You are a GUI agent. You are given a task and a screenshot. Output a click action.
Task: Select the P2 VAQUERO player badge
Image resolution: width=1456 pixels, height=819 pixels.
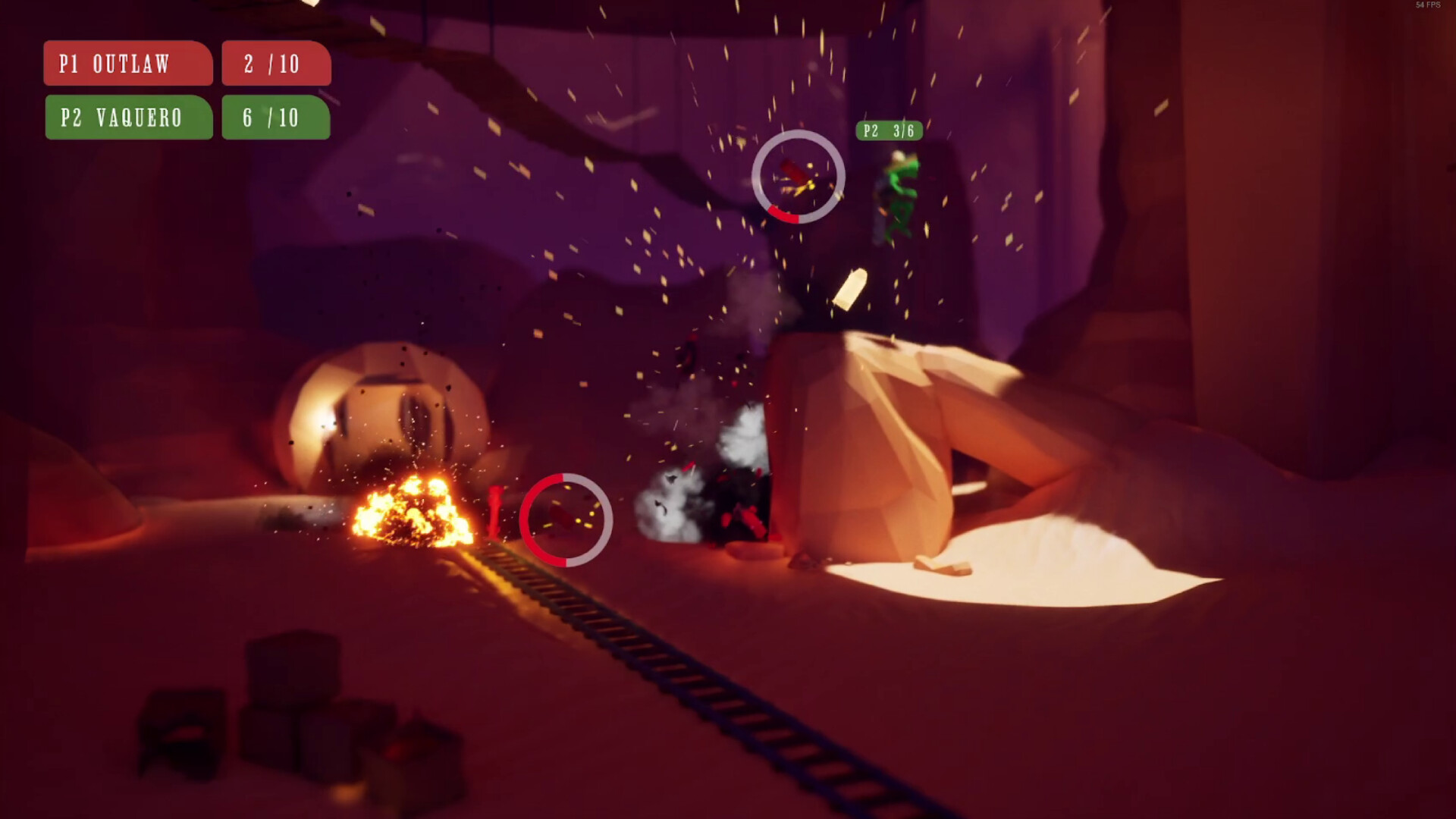(x=127, y=118)
